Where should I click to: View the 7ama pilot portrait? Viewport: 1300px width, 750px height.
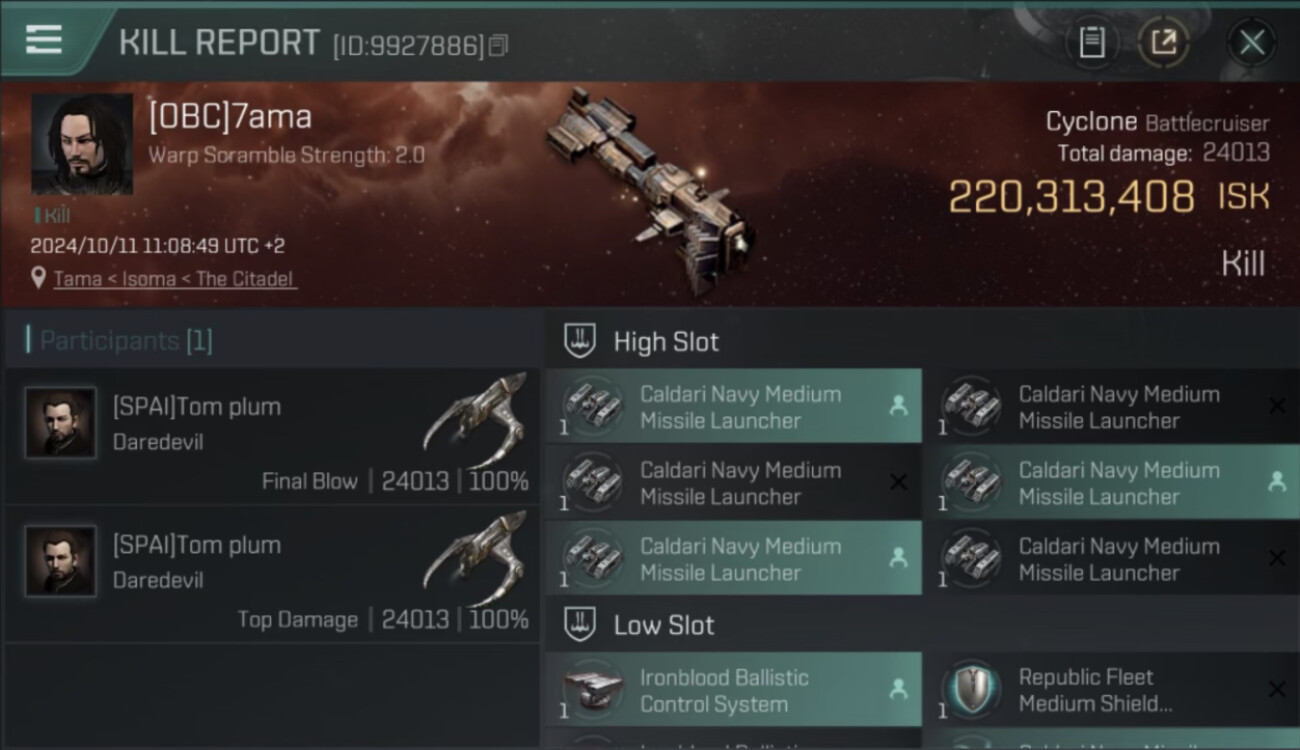click(82, 144)
